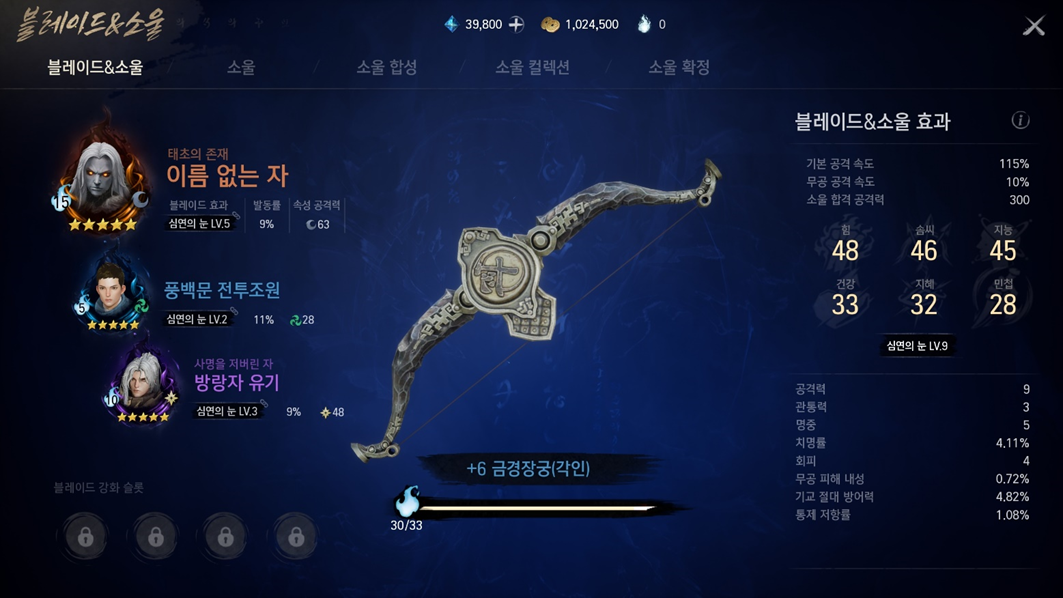
Task: Add diamonds with the plus button
Action: pos(517,24)
